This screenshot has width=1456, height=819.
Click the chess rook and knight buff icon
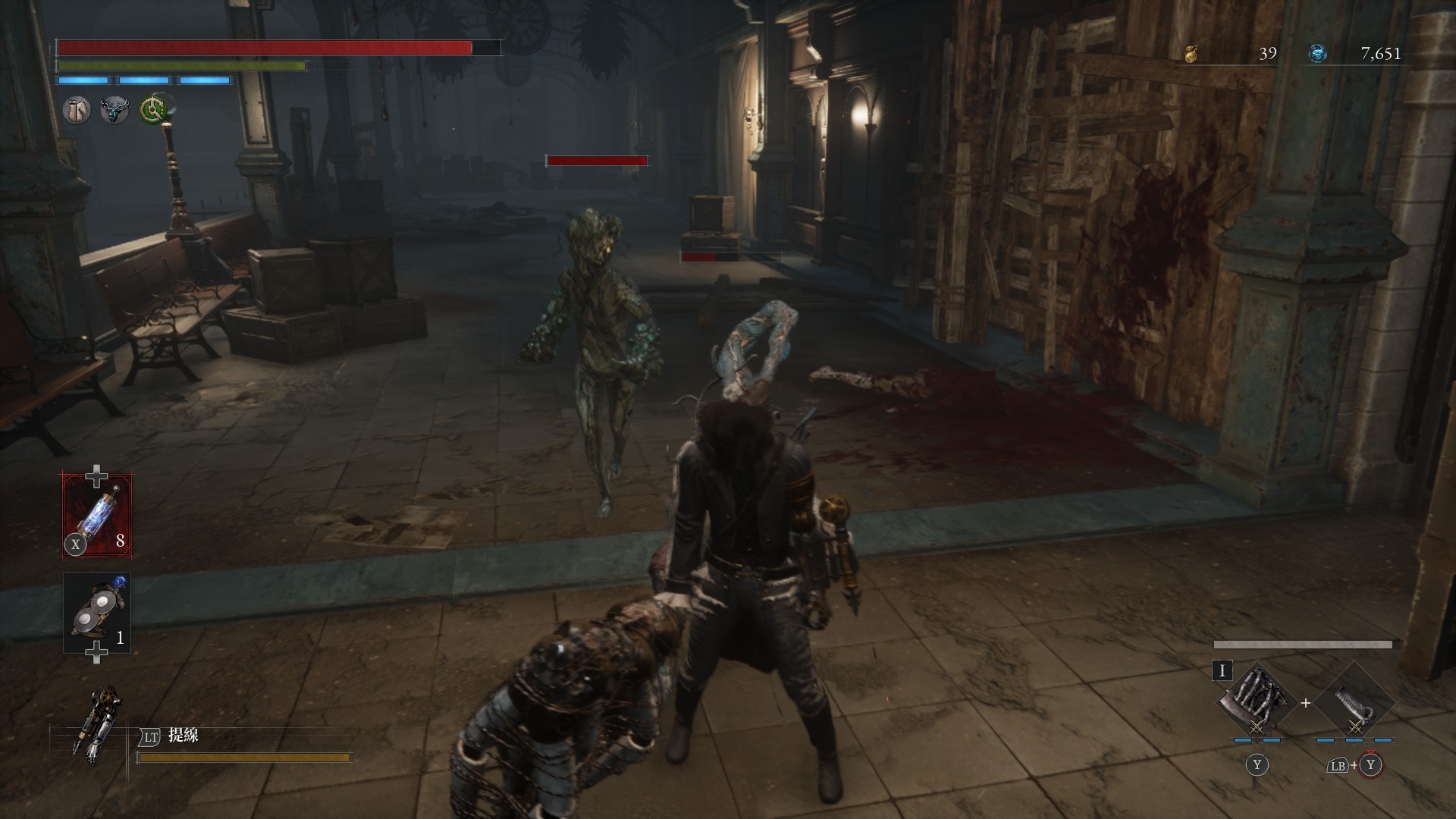pyautogui.click(x=76, y=111)
